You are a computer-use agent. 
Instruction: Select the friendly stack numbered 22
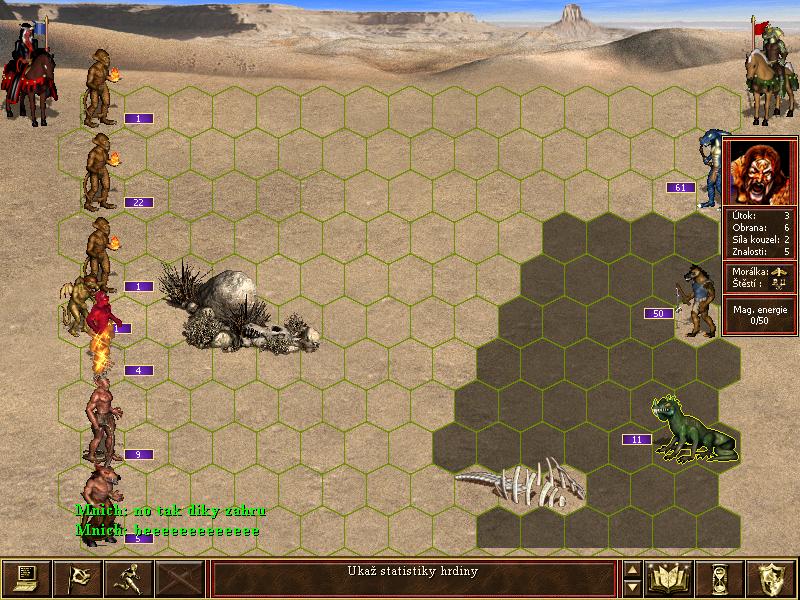click(100, 170)
